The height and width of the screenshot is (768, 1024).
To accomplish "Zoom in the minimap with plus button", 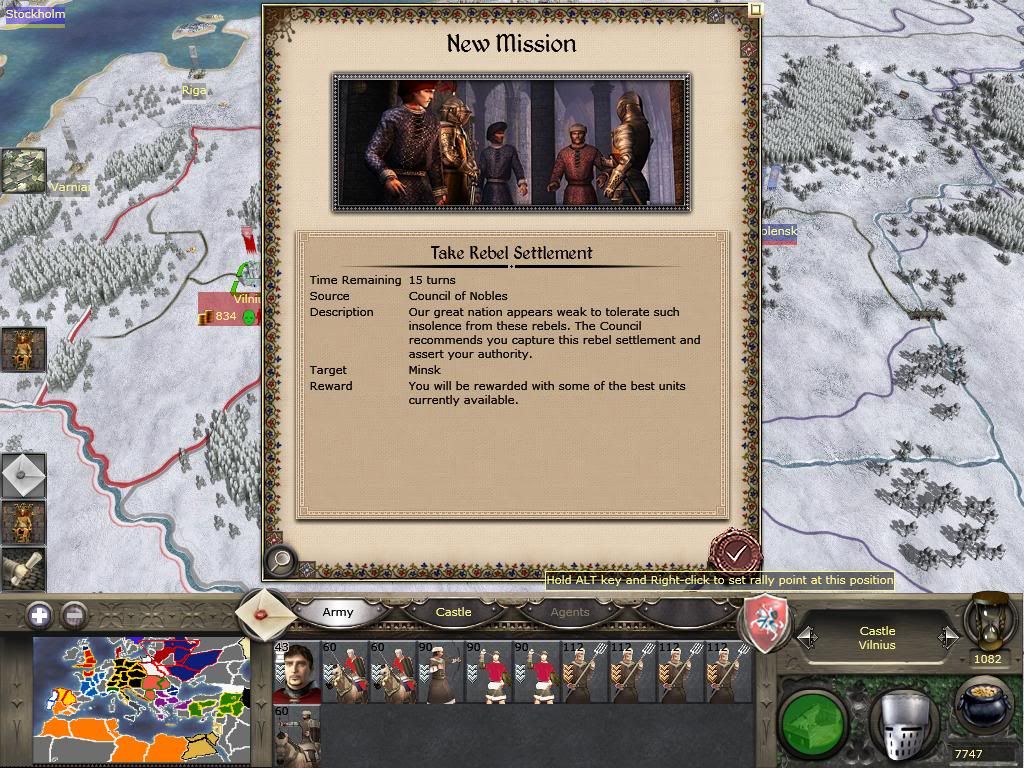I will click(39, 615).
